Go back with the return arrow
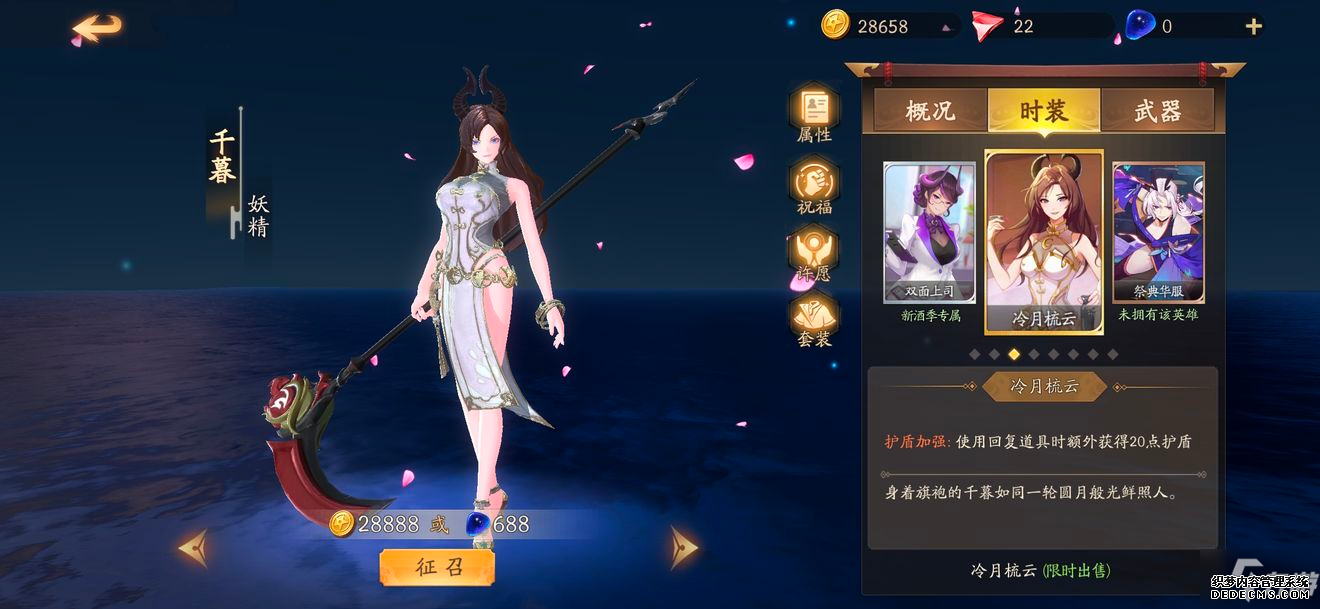This screenshot has height=609, width=1320. tap(97, 28)
